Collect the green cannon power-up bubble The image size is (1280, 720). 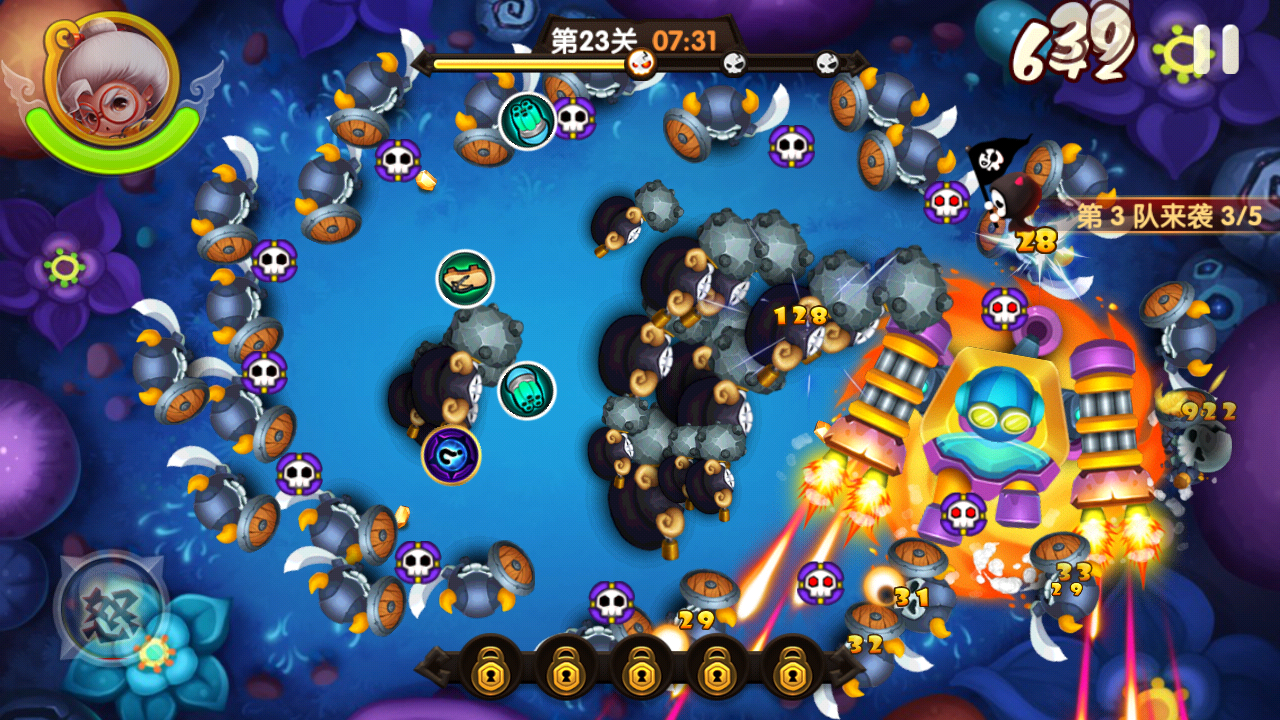pyautogui.click(x=465, y=278)
